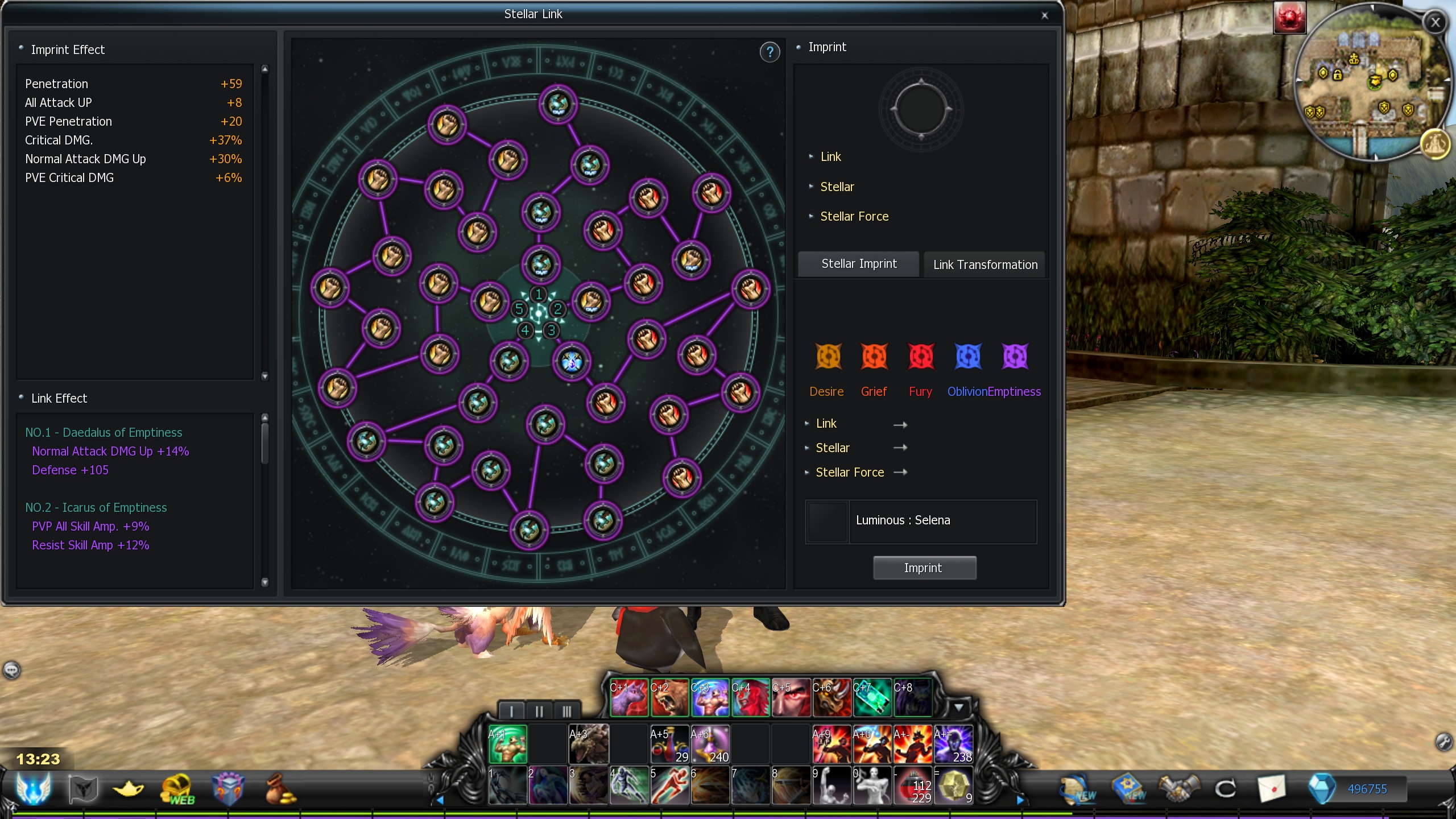Open the mail envelope icon

click(1272, 789)
